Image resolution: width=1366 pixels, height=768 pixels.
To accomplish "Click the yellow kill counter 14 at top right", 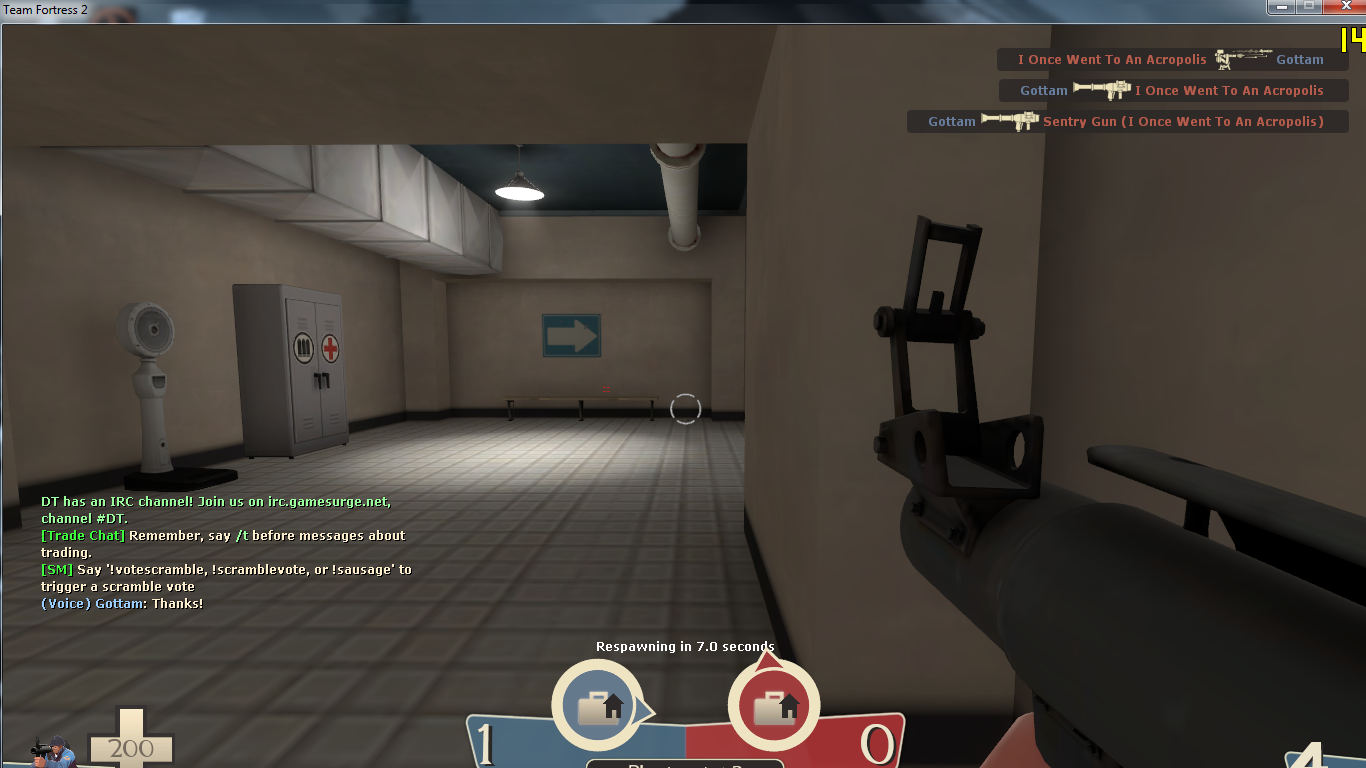I will (x=1352, y=42).
